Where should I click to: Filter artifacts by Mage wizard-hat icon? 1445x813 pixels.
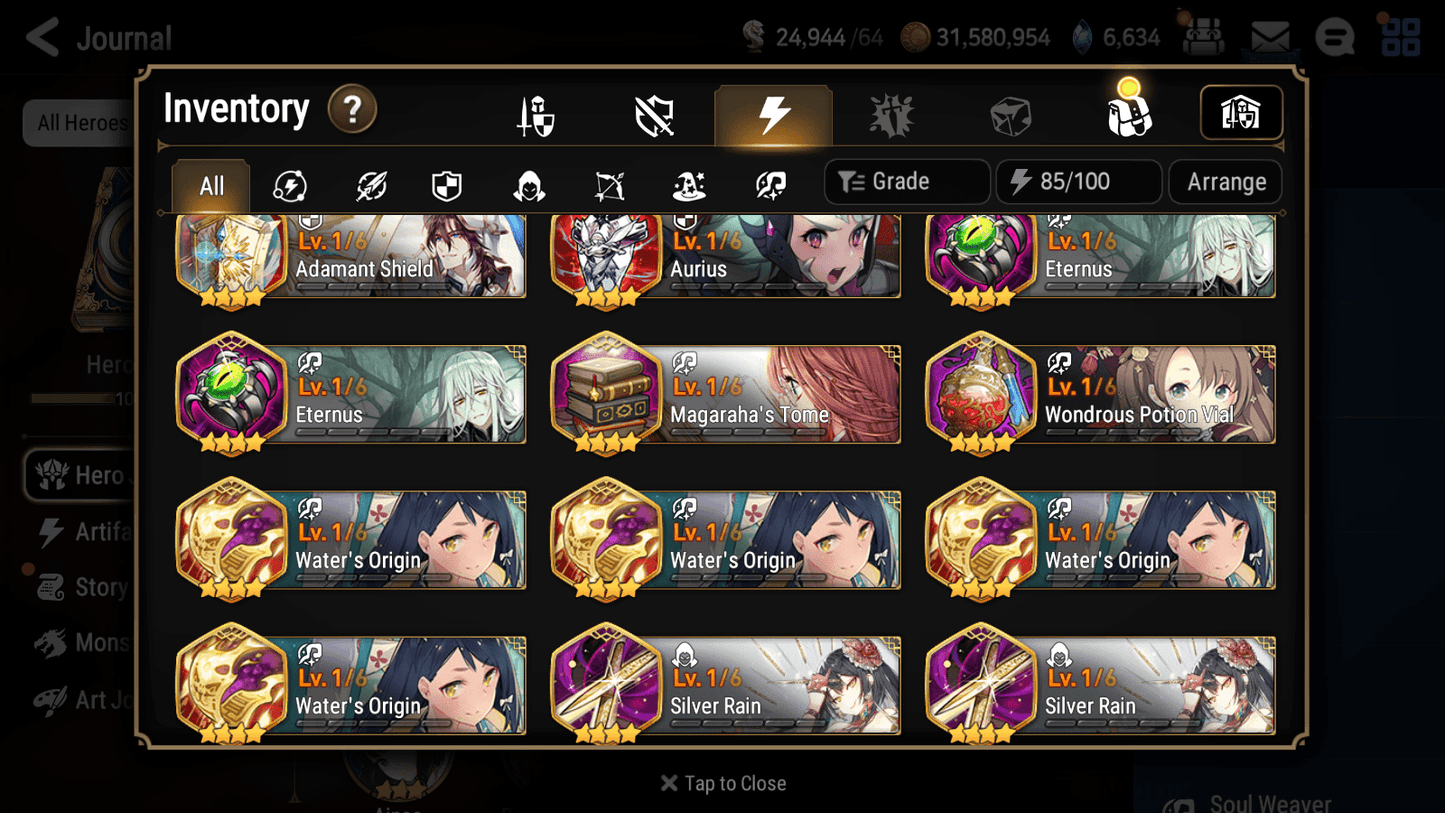pyautogui.click(x=688, y=182)
